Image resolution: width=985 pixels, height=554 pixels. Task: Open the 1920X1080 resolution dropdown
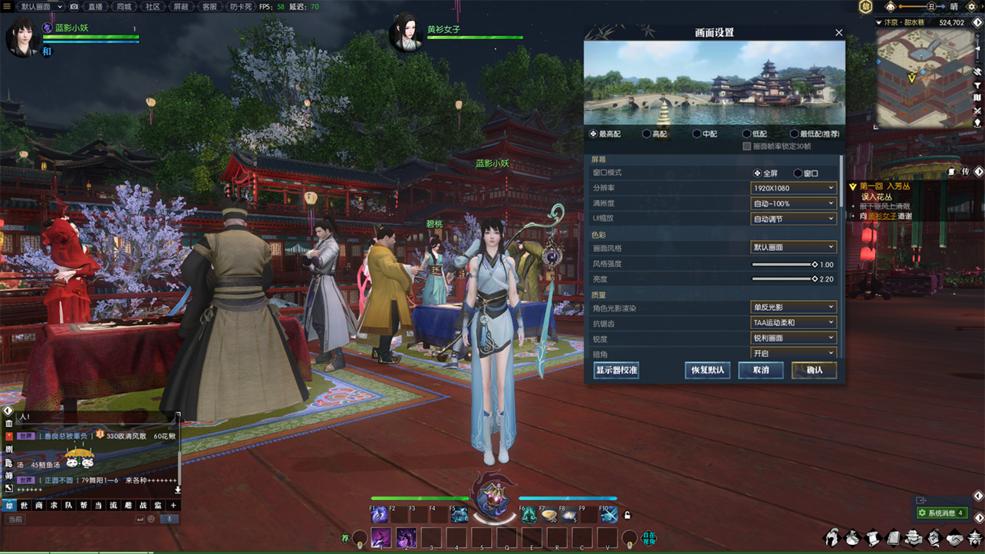pos(794,188)
